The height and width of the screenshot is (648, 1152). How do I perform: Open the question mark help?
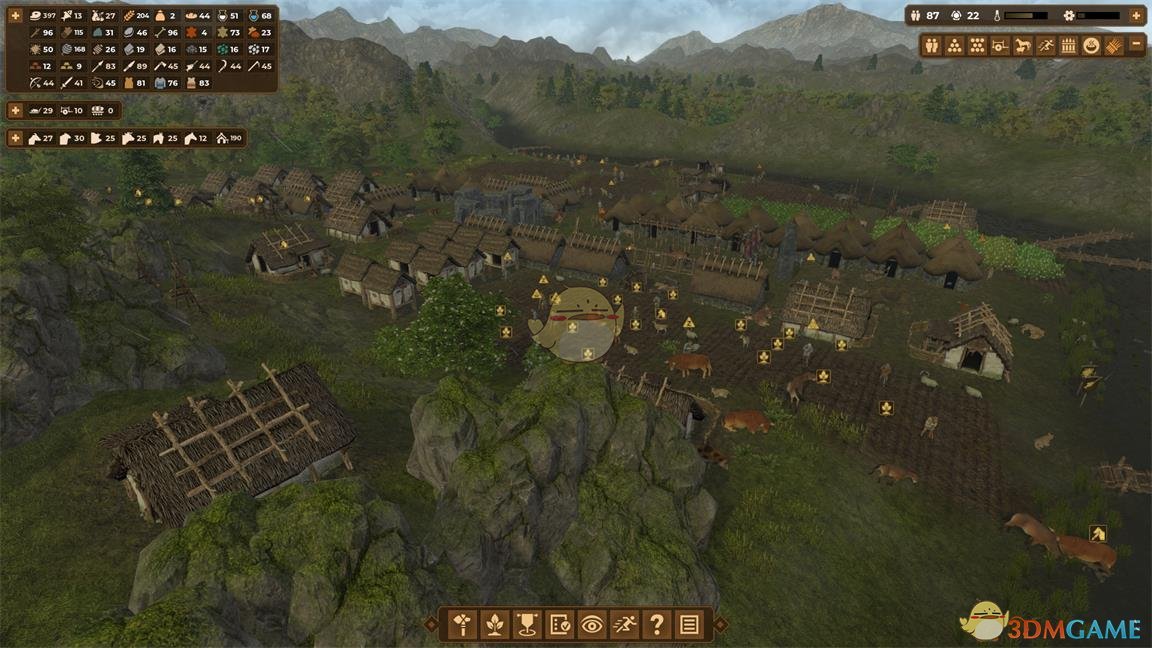(656, 625)
